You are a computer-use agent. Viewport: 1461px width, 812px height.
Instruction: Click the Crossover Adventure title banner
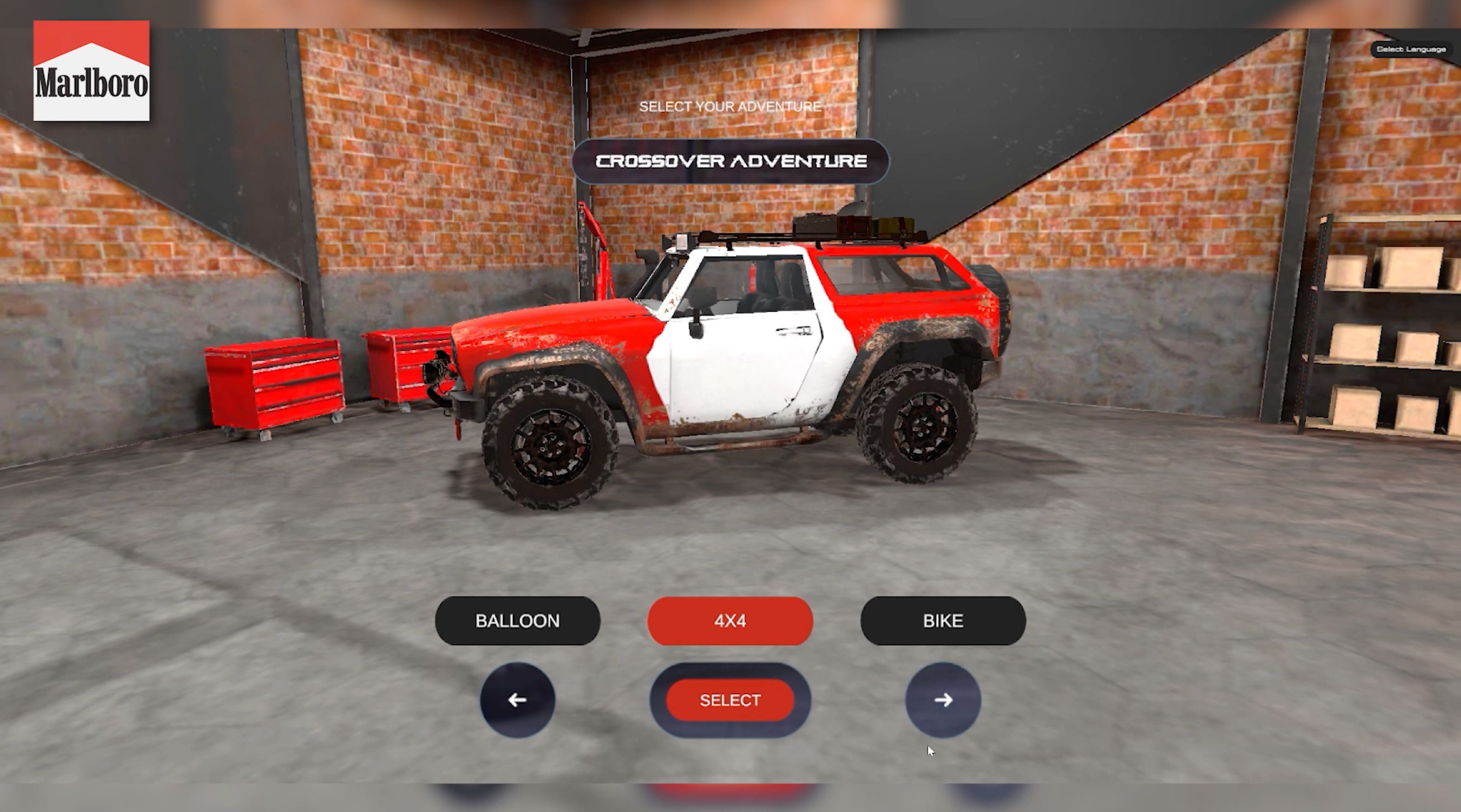coord(730,161)
